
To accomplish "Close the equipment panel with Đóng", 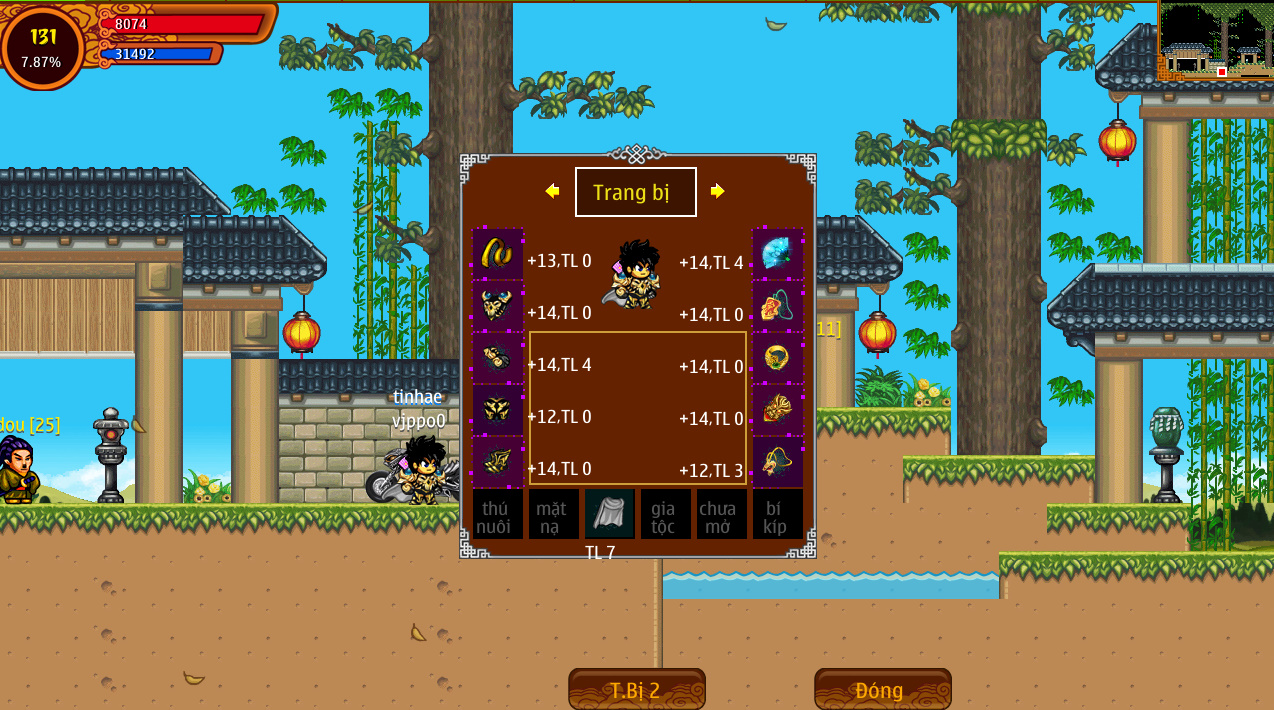I will (882, 690).
